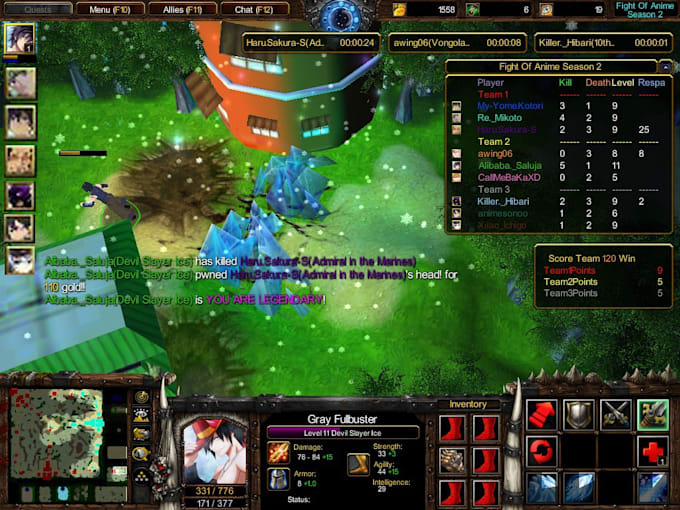680x510 pixels.
Task: Click Gray Fullbuster's unit portrait
Action: pyautogui.click(x=214, y=439)
